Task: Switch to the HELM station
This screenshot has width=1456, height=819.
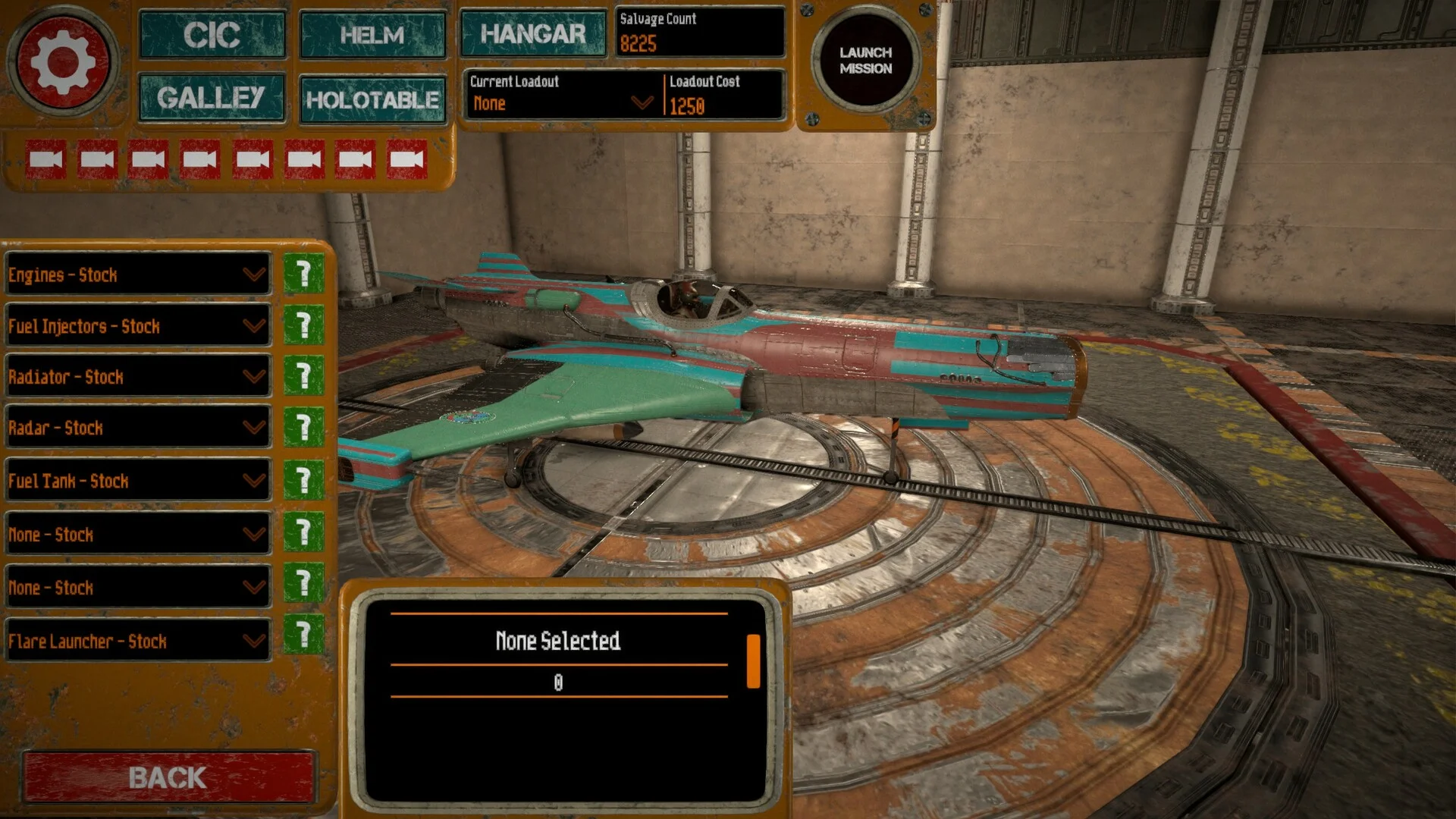Action: (x=372, y=35)
